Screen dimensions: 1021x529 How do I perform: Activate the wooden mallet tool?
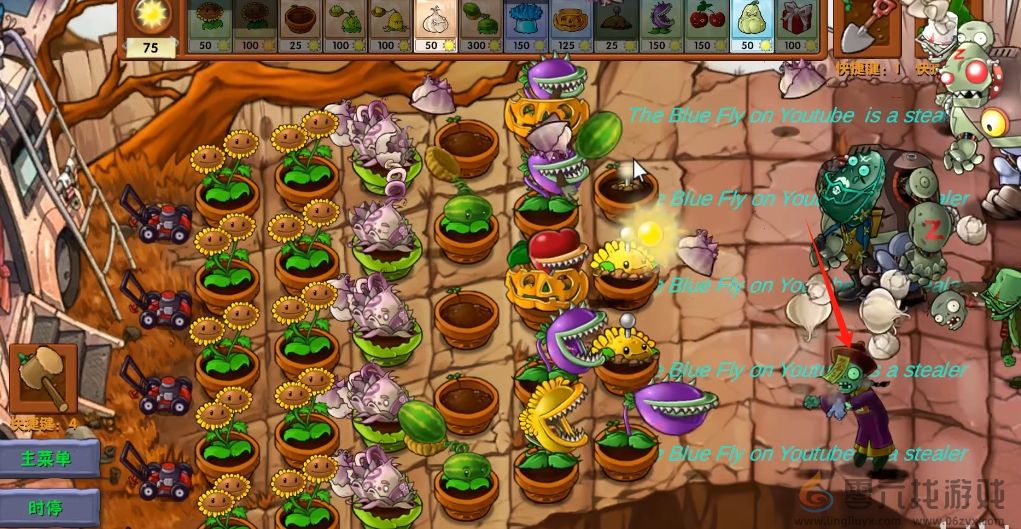pos(44,378)
